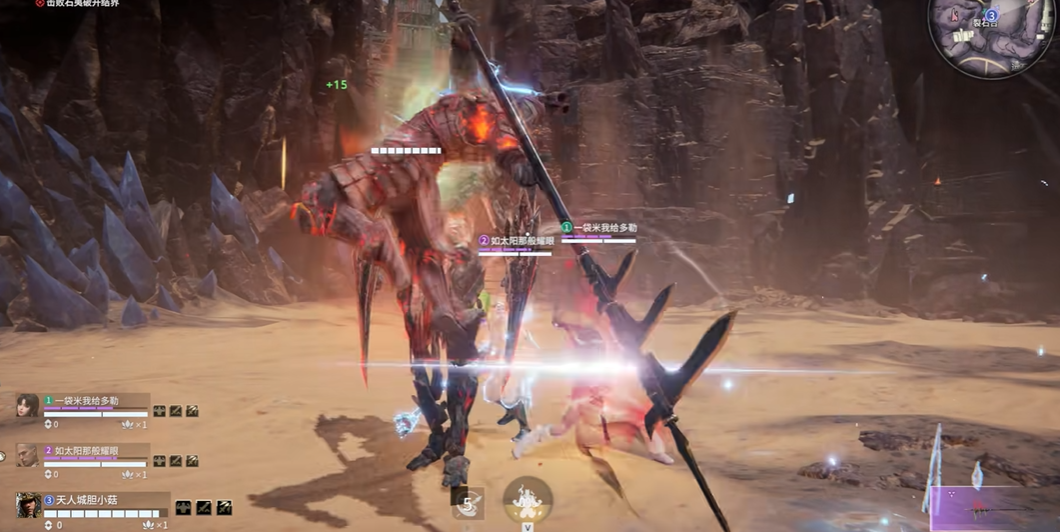Open the circular minimap
This screenshot has height=532, width=1060.
(989, 36)
